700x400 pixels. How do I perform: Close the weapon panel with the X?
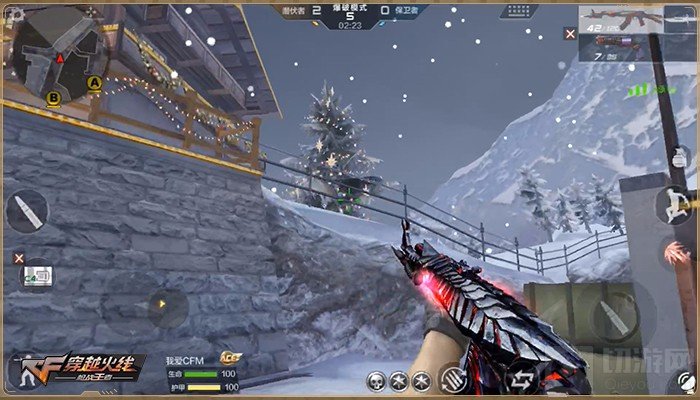[x=570, y=33]
